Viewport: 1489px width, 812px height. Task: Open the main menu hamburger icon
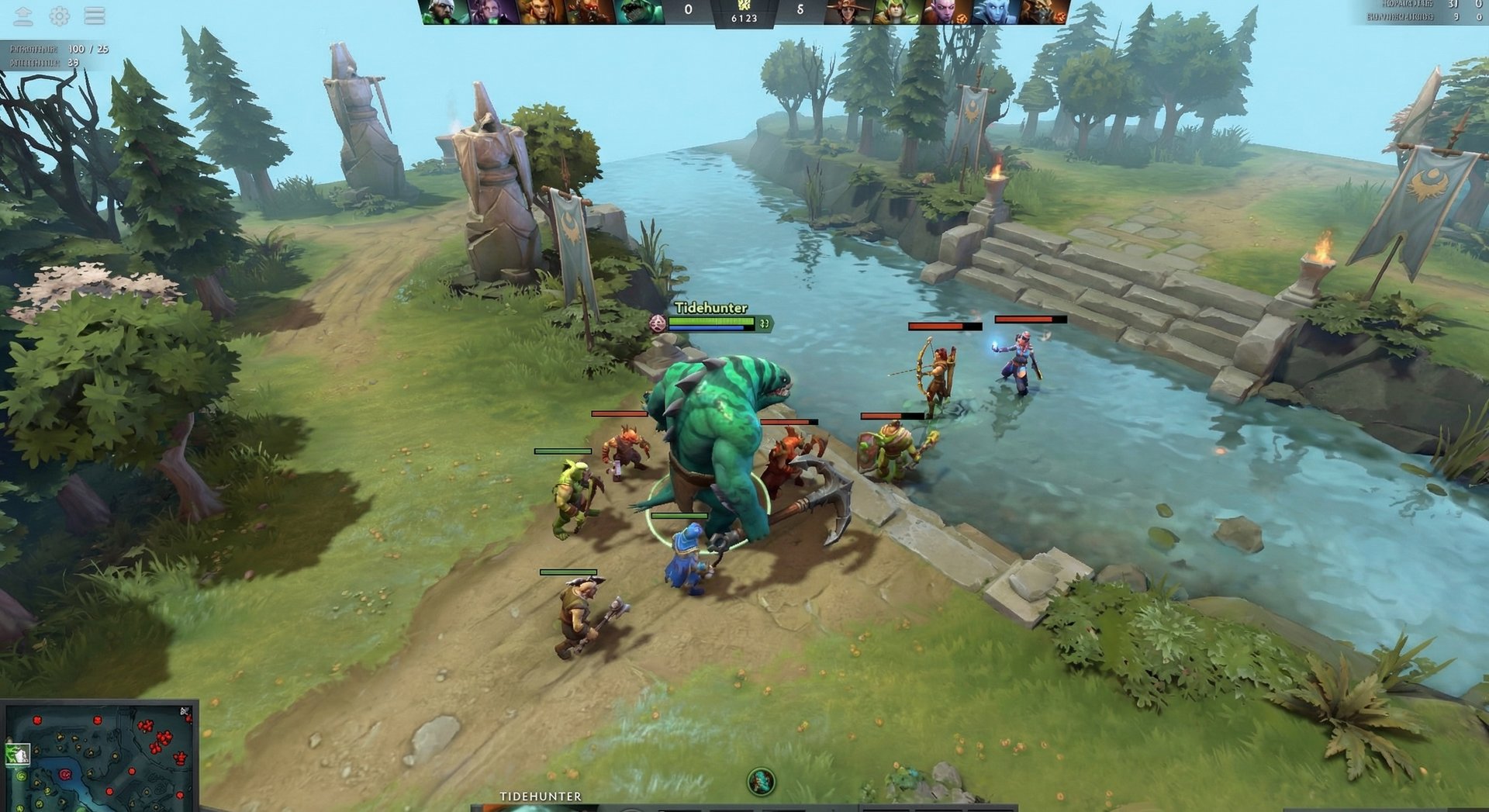click(95, 15)
